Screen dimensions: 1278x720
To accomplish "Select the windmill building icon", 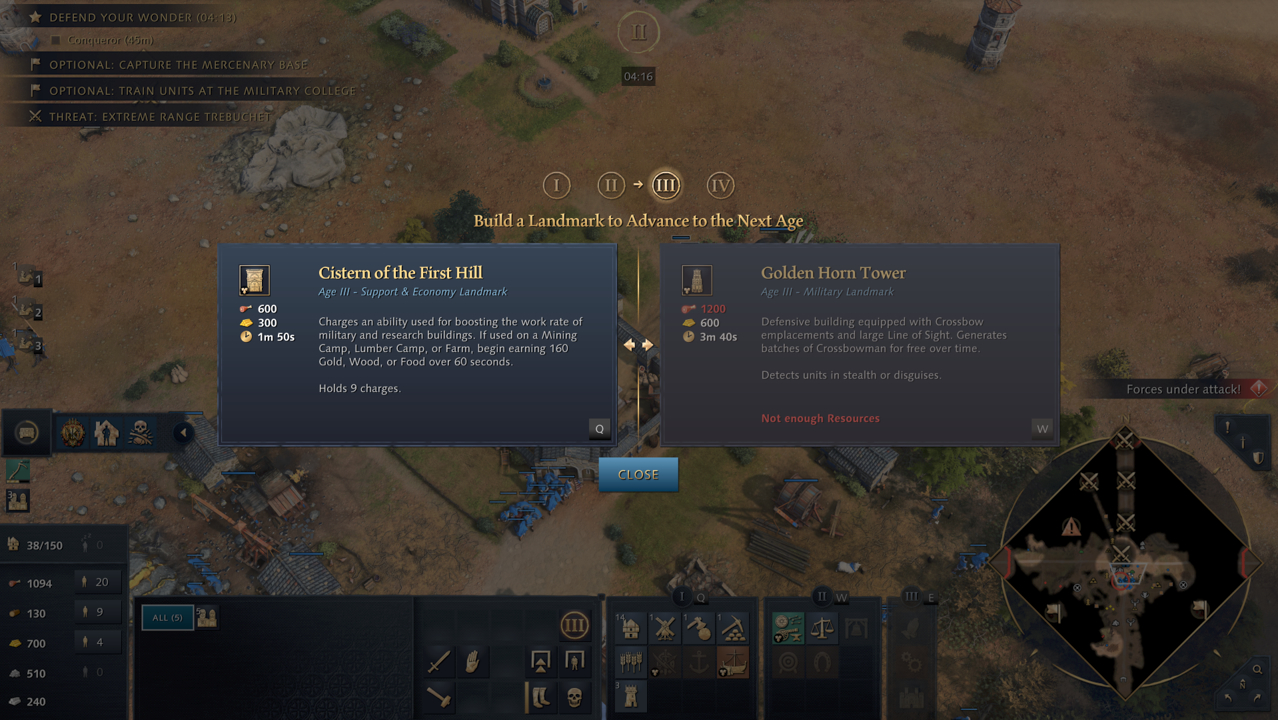I will (x=665, y=628).
